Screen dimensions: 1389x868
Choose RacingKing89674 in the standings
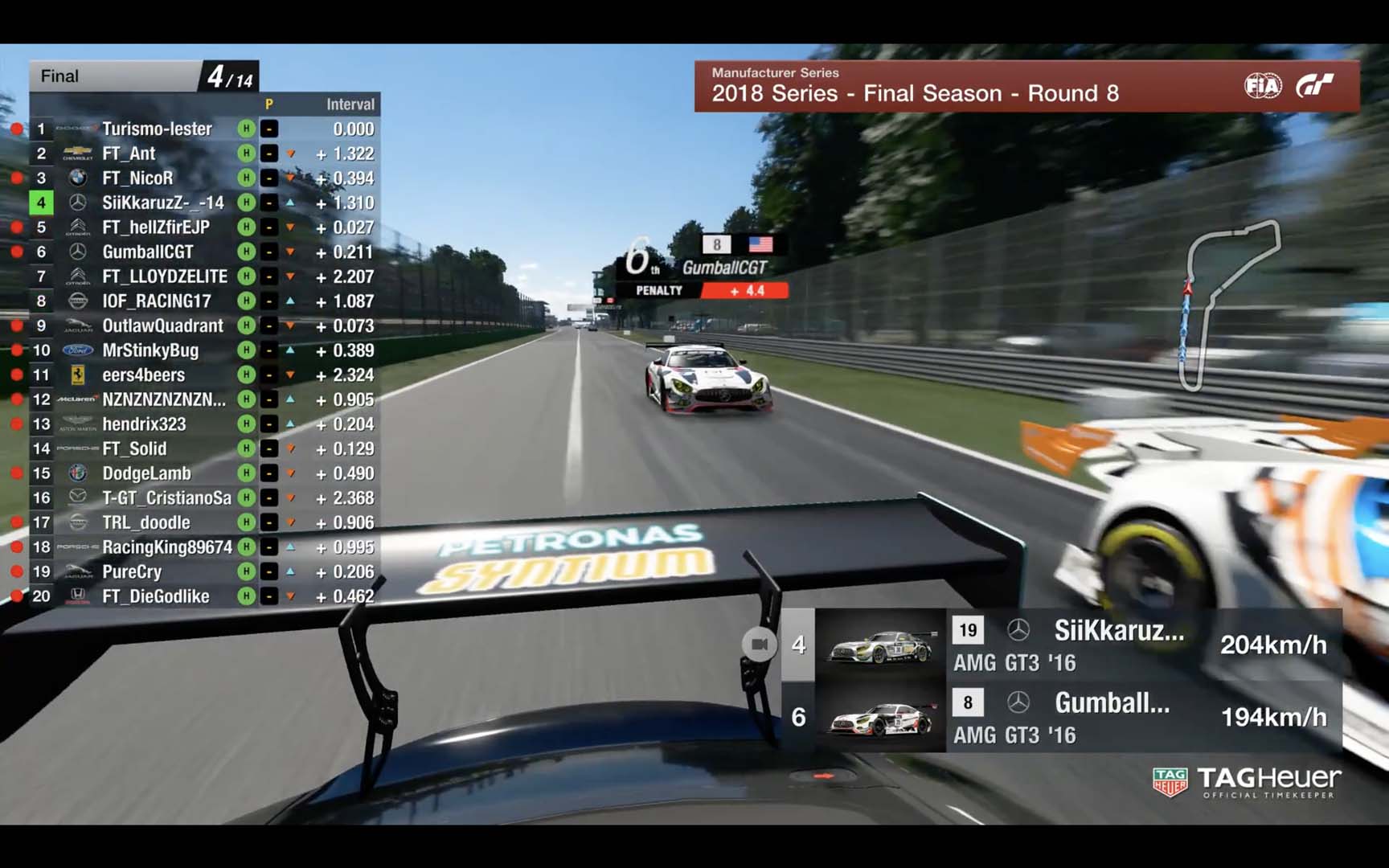coord(166,547)
